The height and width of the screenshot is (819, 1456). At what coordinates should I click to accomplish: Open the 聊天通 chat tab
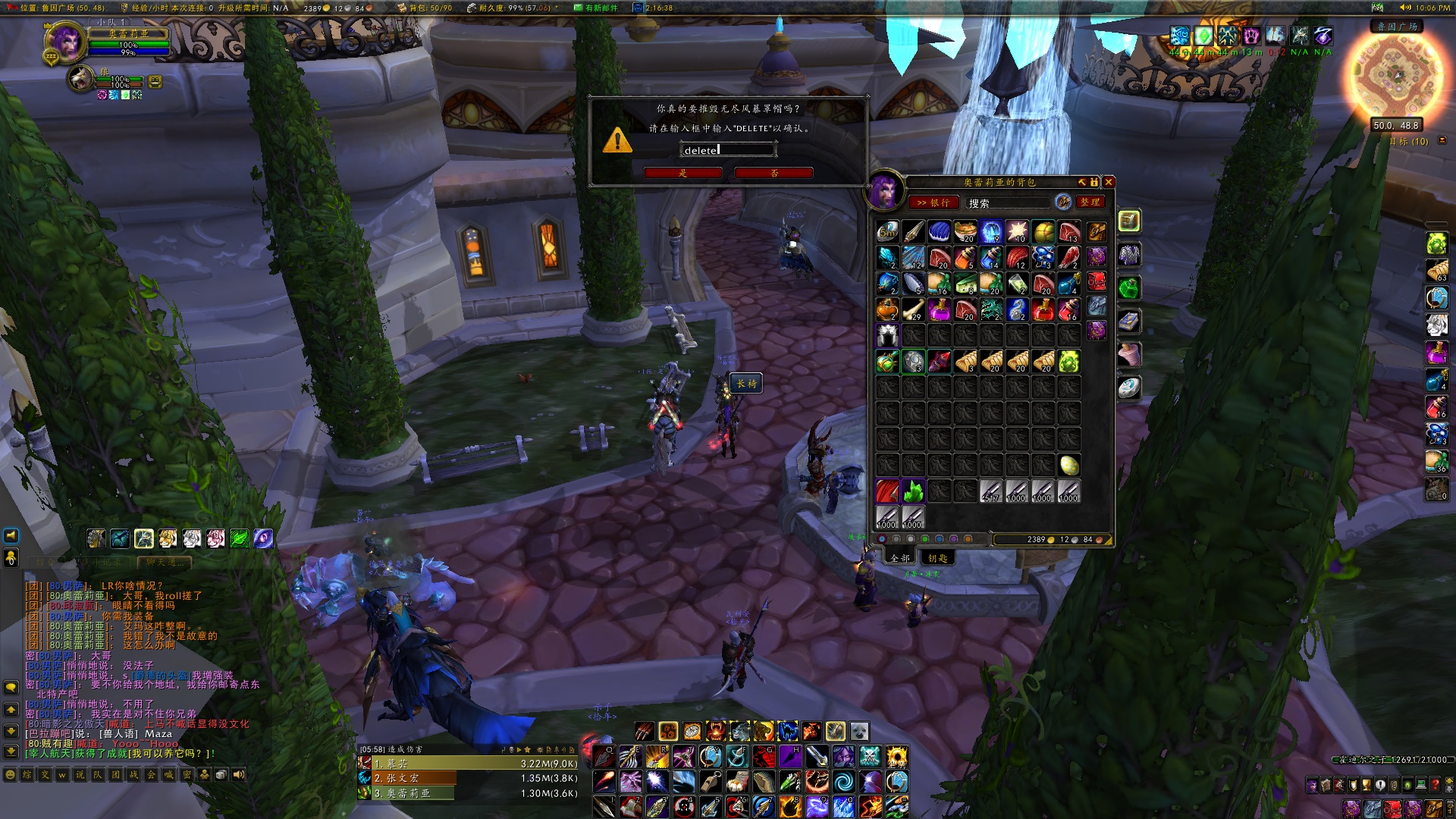165,563
